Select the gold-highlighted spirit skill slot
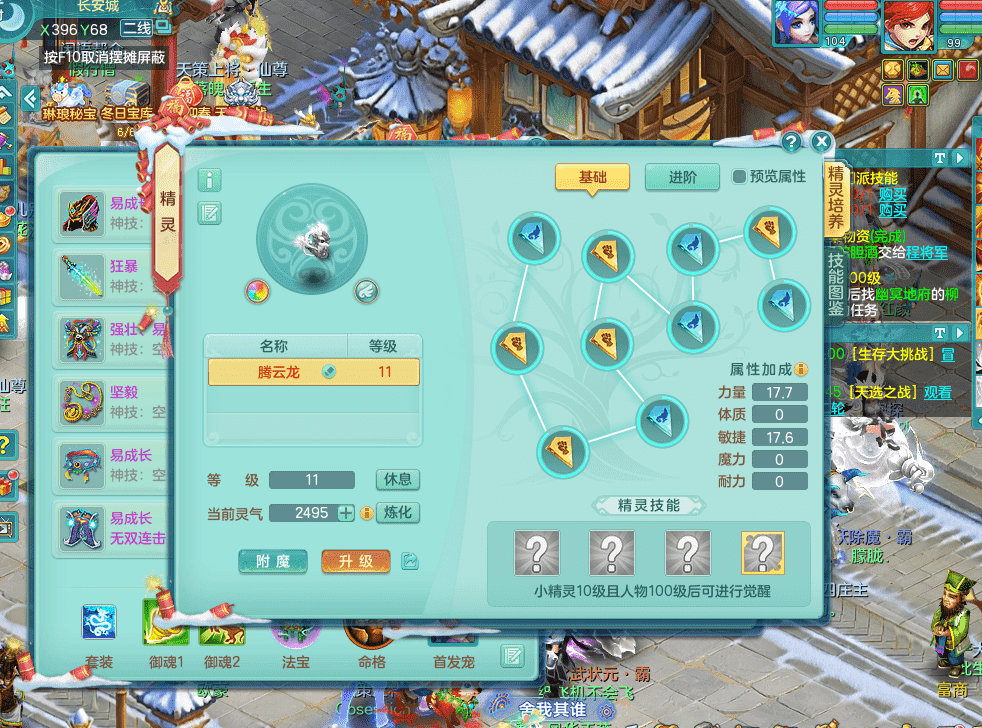The width and height of the screenshot is (982, 728). [762, 552]
